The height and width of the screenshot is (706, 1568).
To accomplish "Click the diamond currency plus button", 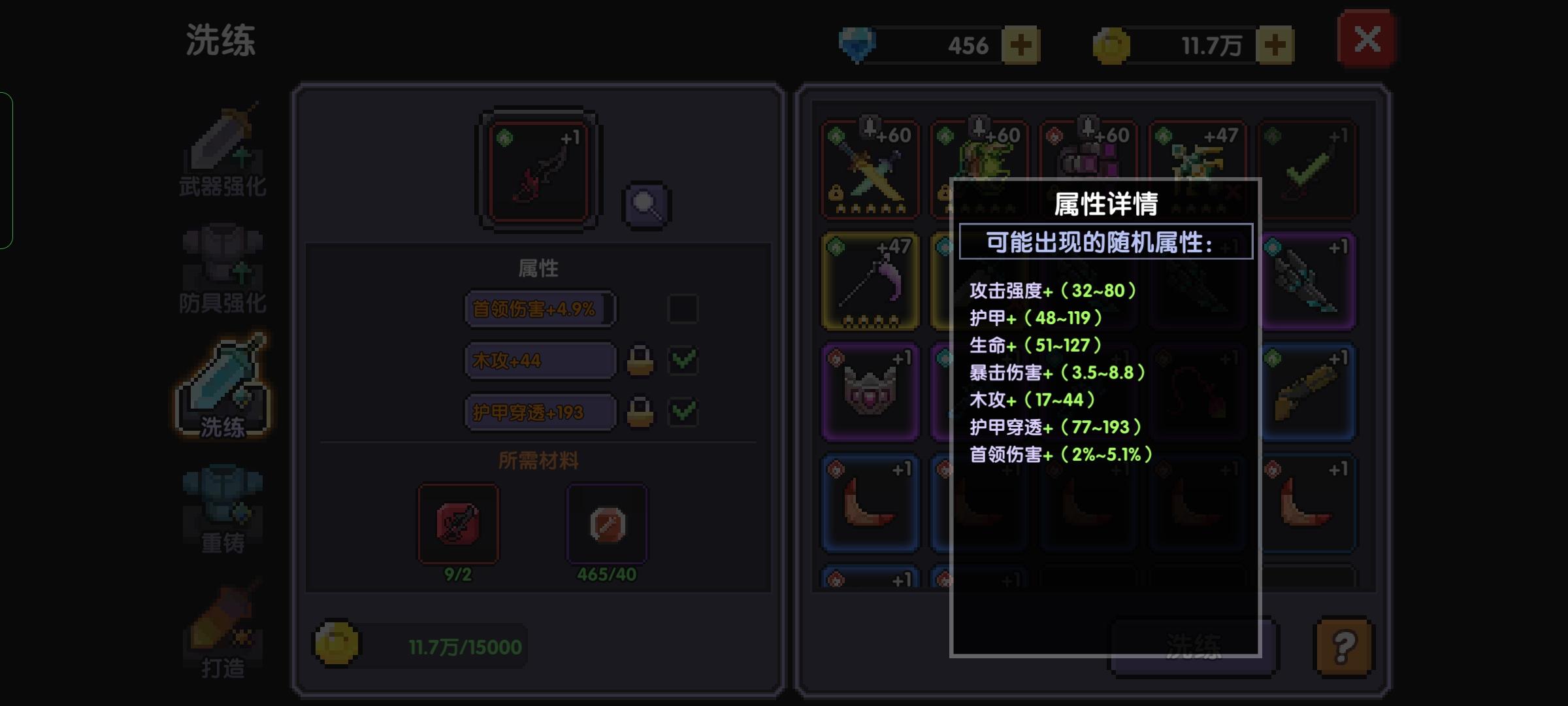I will pos(1021,44).
